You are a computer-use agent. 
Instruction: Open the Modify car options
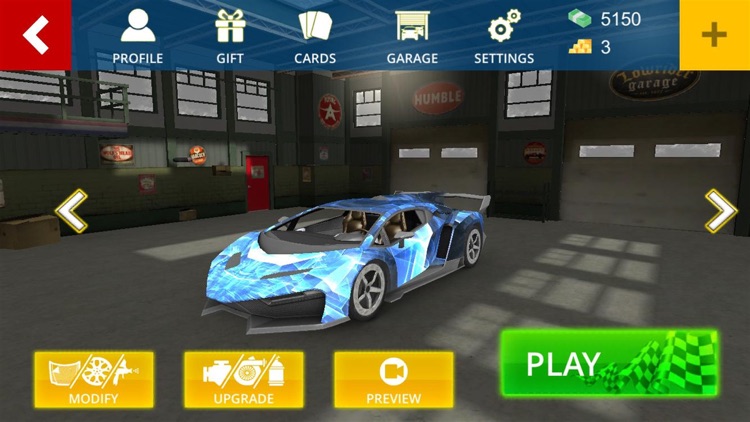pyautogui.click(x=94, y=379)
